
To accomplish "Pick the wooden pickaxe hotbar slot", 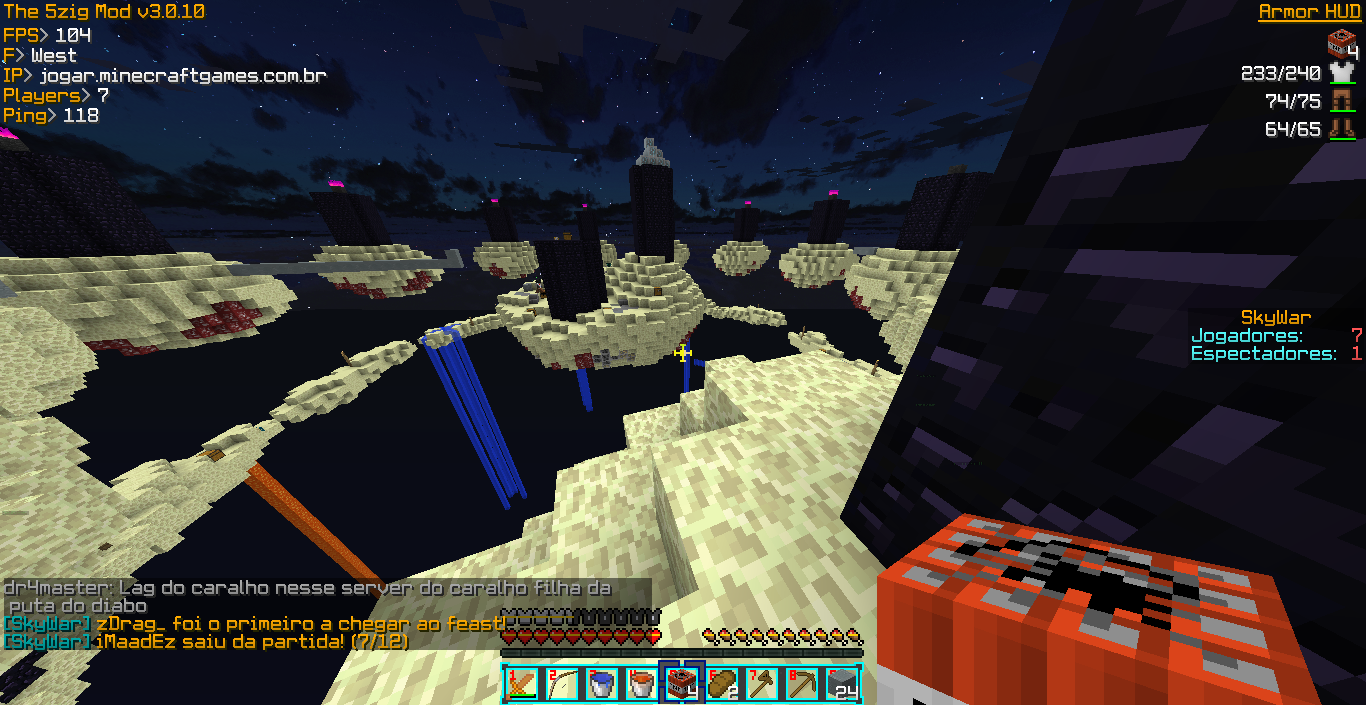I will click(802, 684).
